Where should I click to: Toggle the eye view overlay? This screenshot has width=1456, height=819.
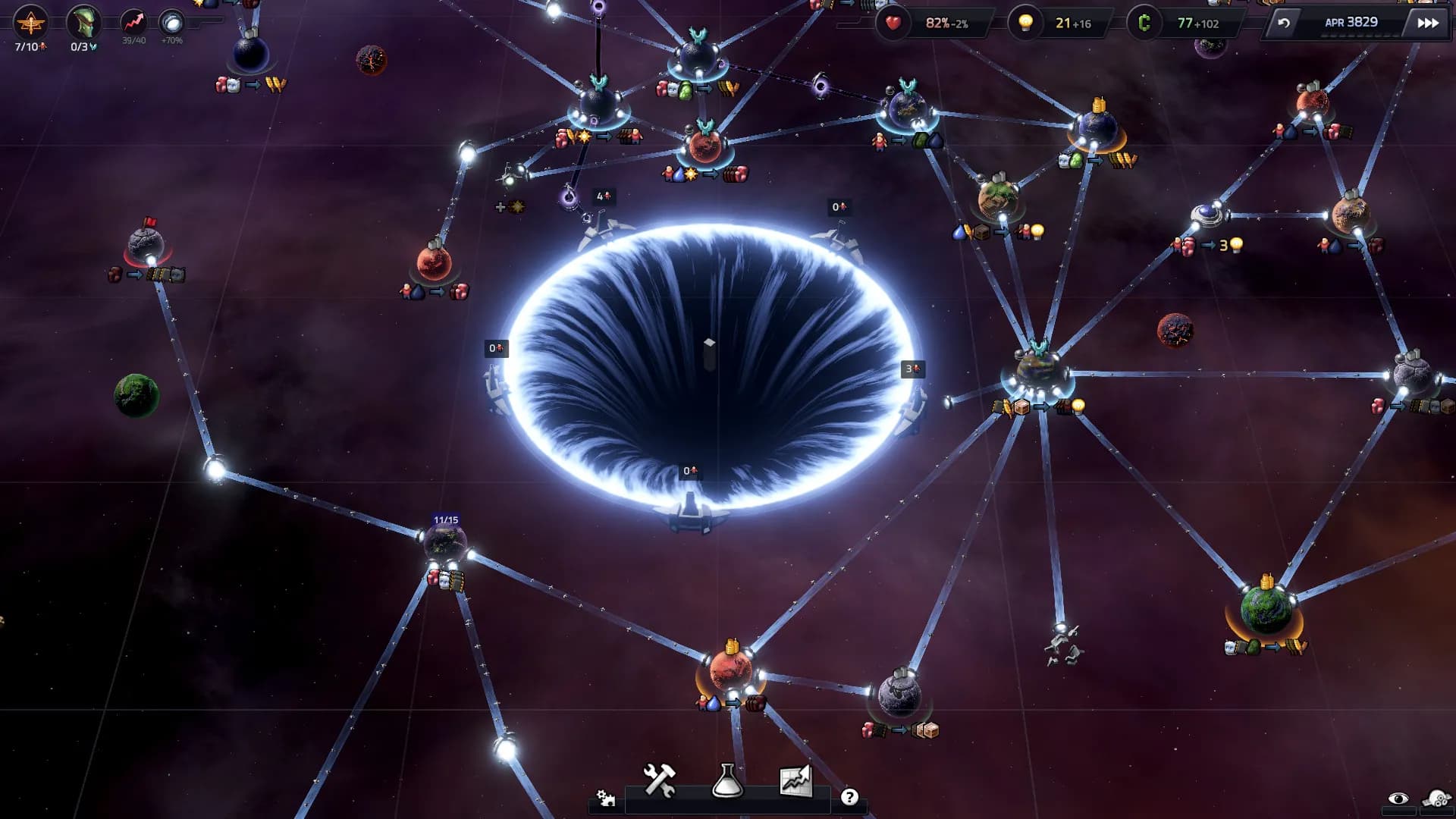coord(1398,799)
